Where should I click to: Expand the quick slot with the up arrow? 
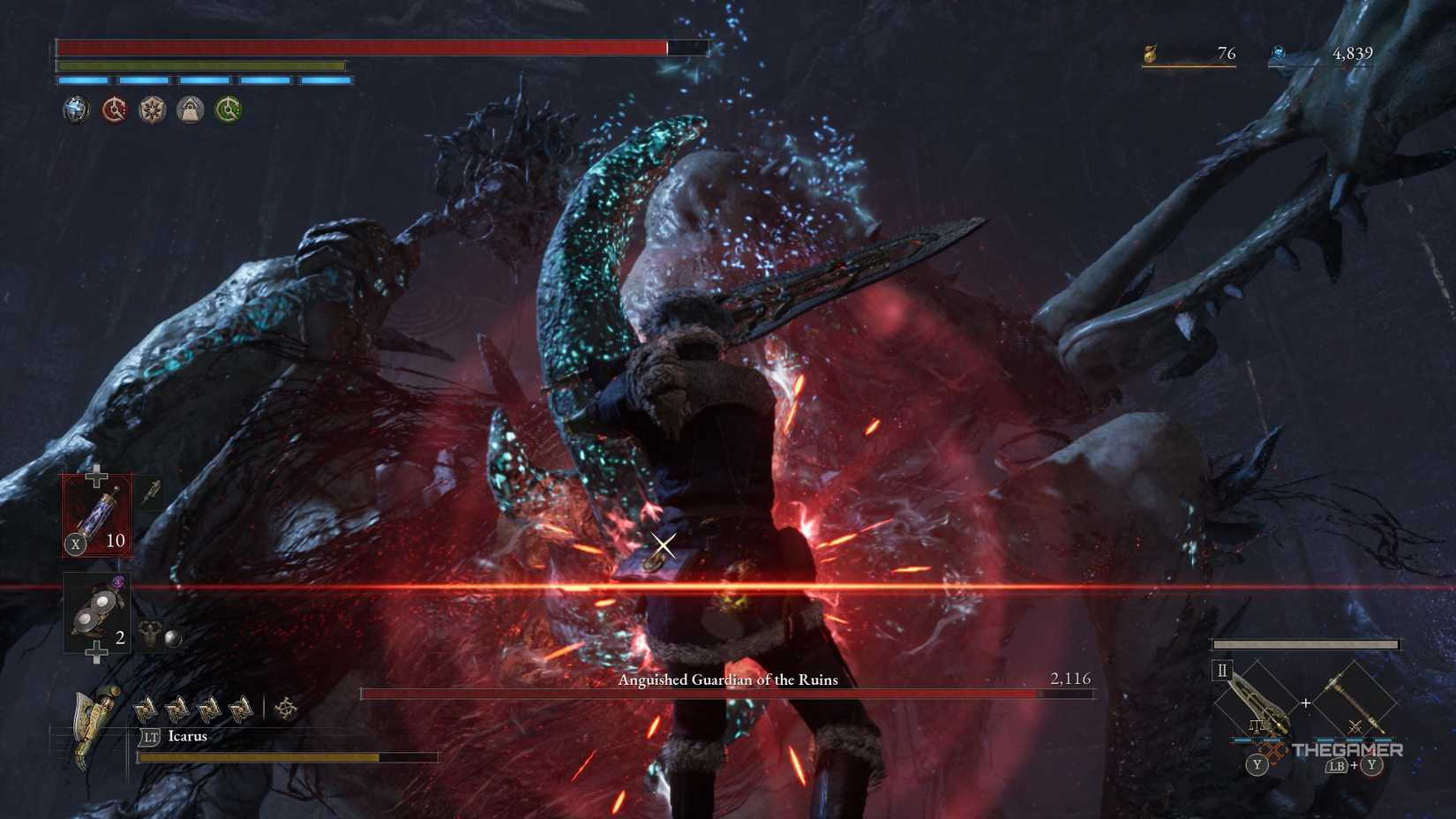coord(94,477)
